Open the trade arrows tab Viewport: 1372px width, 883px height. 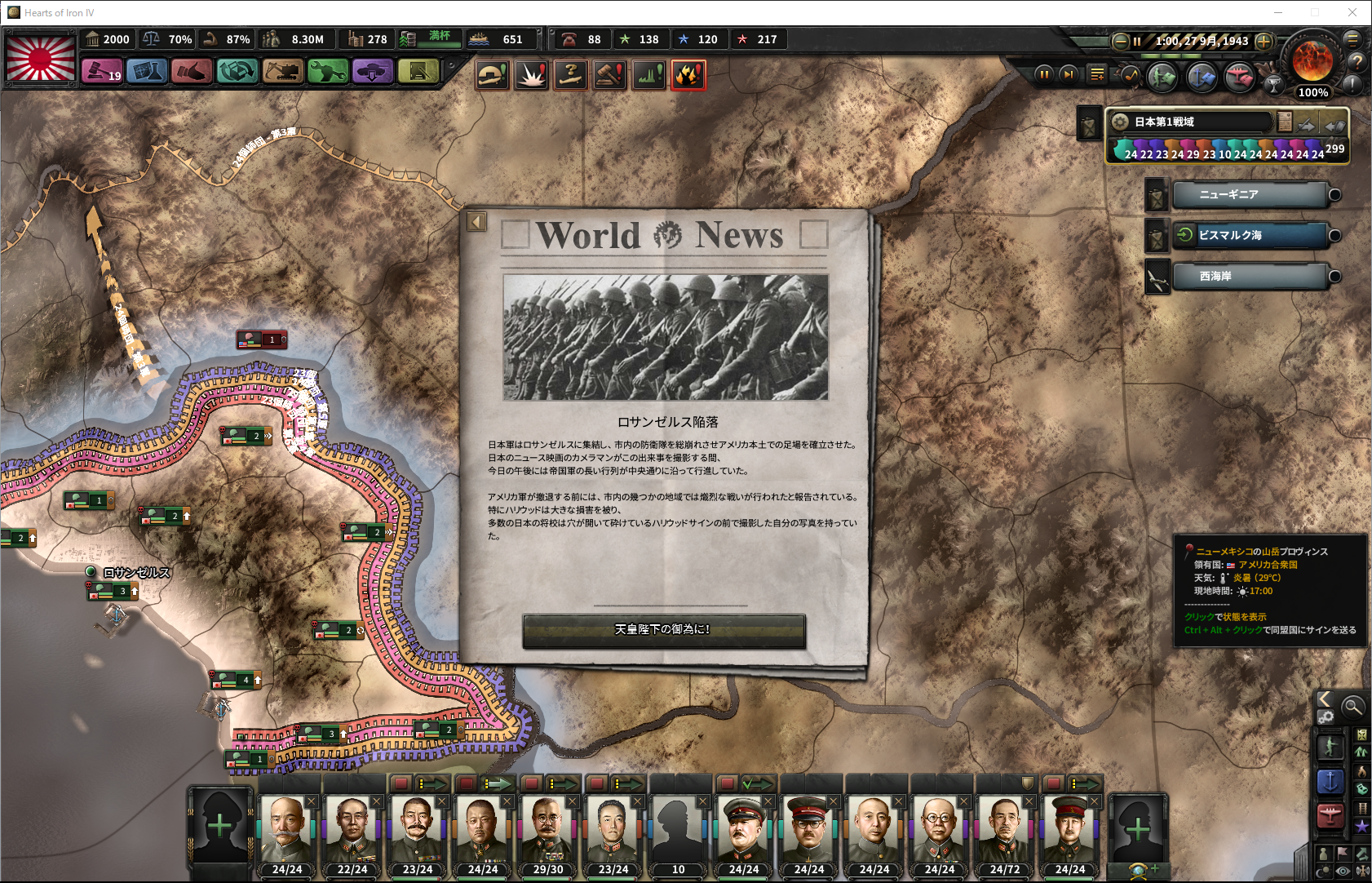click(x=237, y=72)
